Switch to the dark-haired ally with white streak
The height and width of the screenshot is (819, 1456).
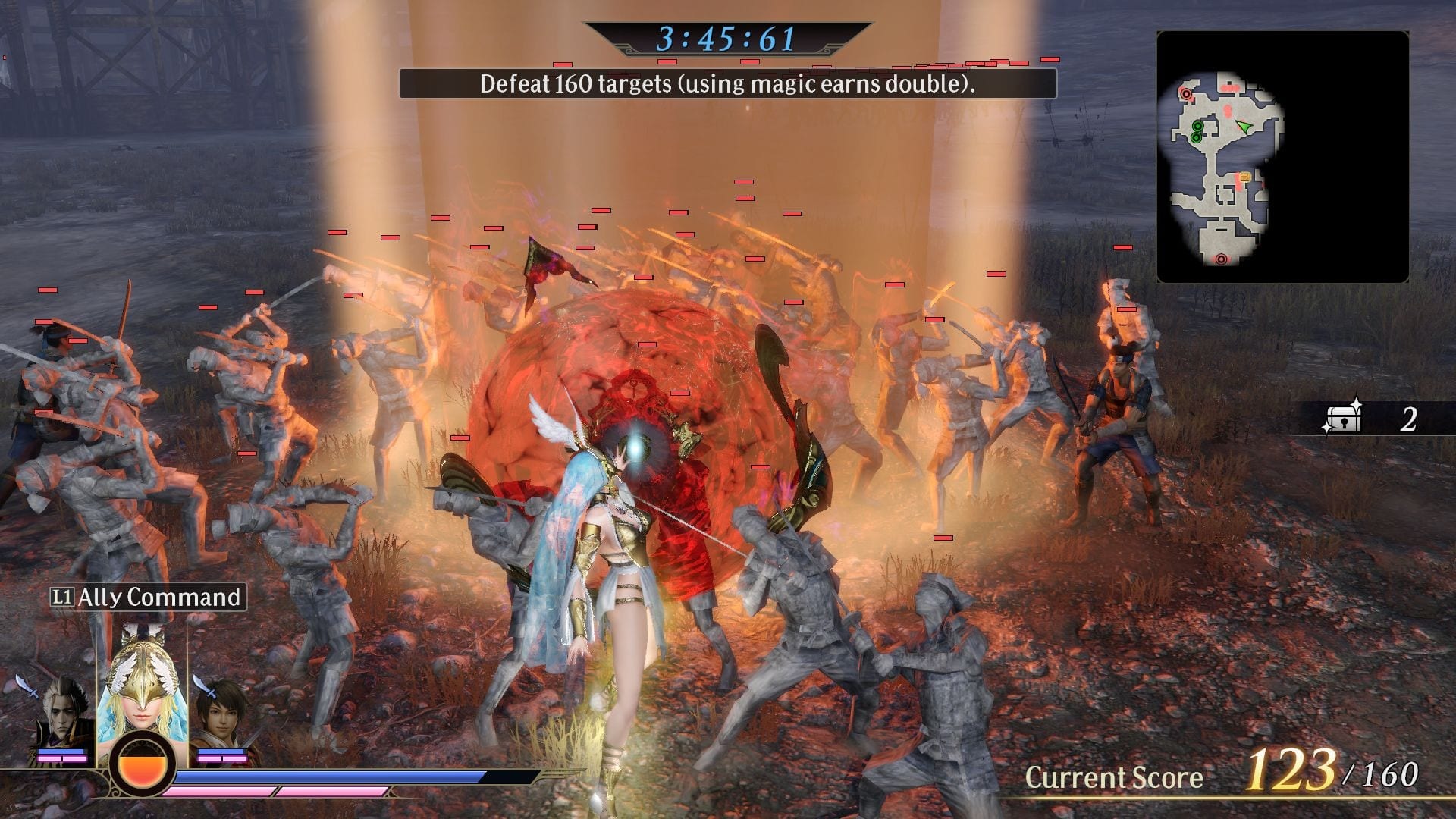pos(64,713)
